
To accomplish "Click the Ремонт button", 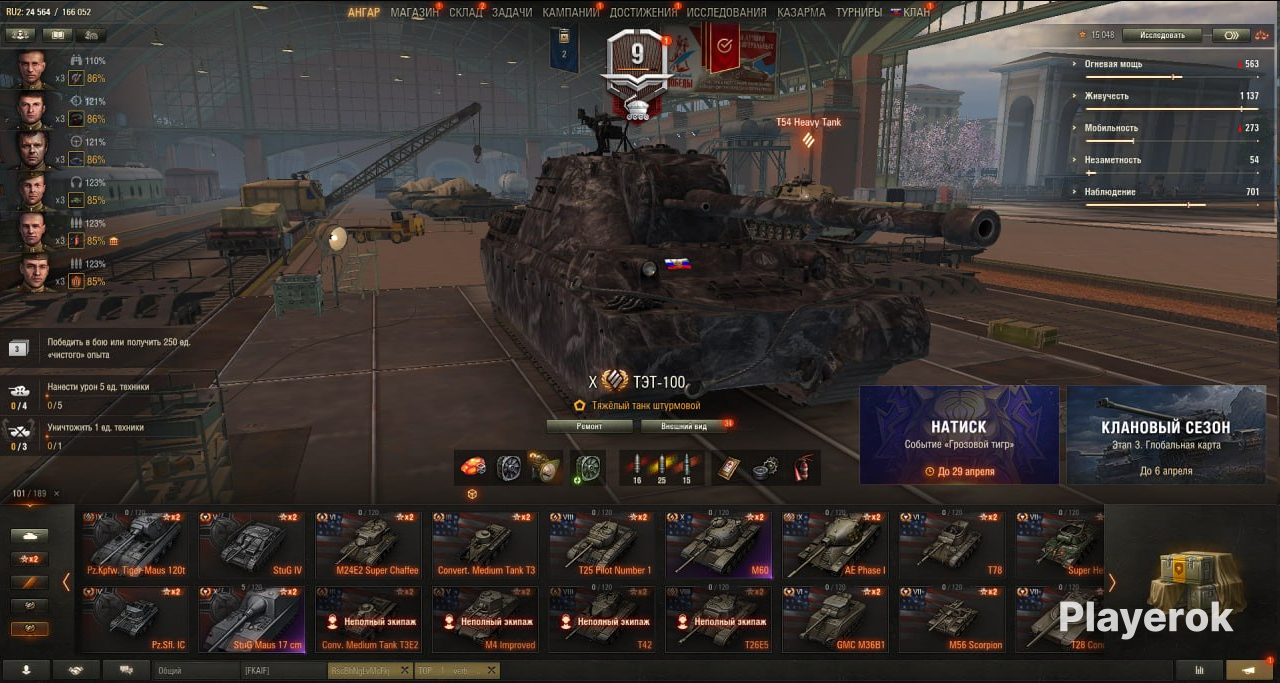I will 589,426.
